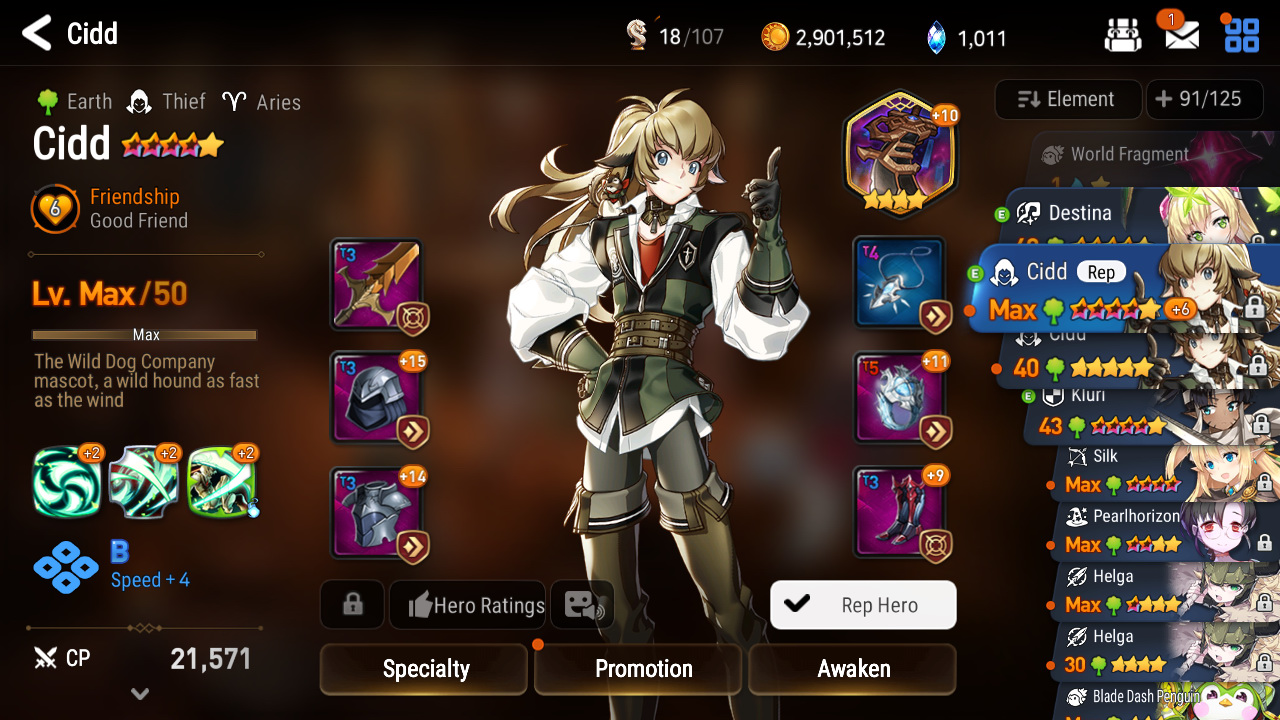Expand hero slots showing 91/125
1280x720 pixels.
tap(1204, 99)
